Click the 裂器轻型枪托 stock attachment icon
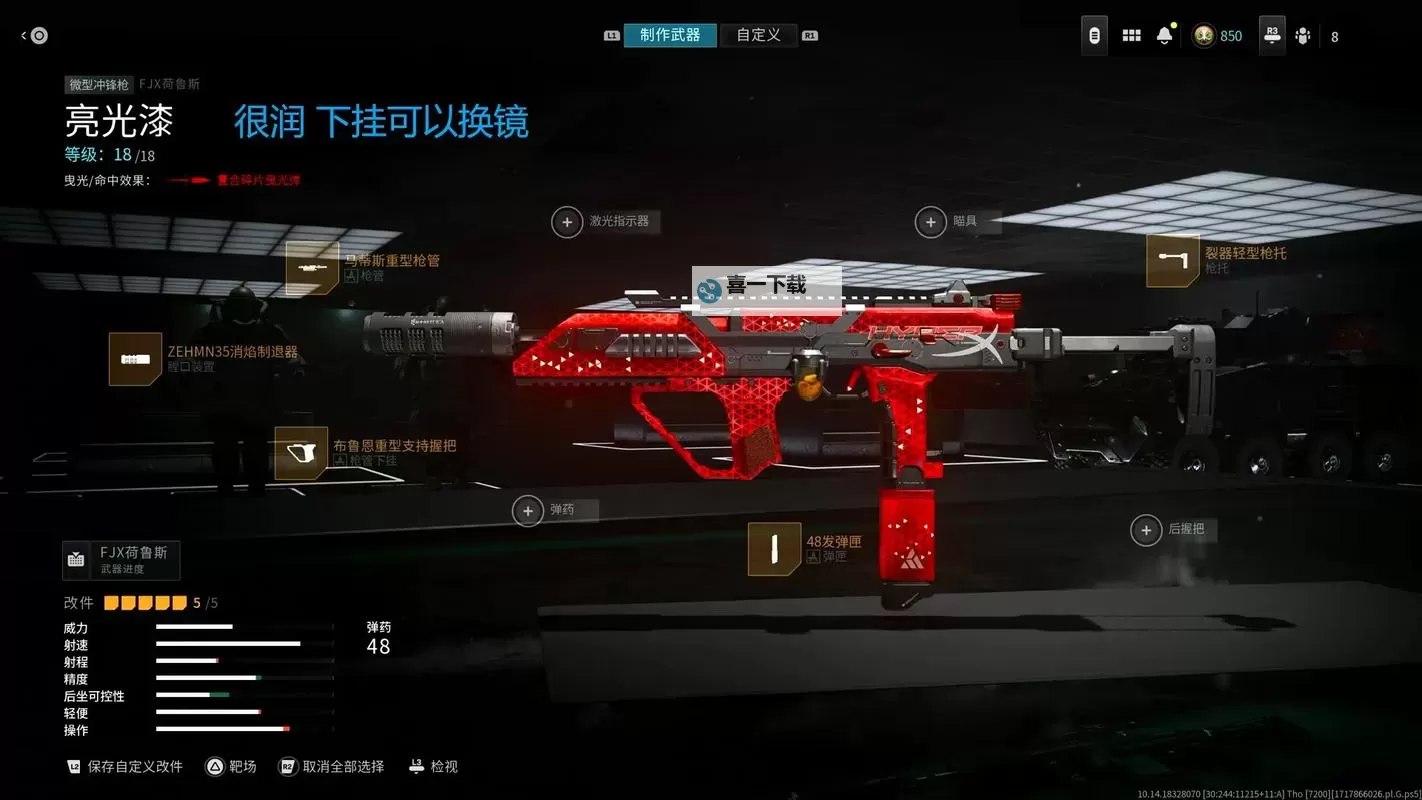This screenshot has width=1422, height=800. point(1172,261)
